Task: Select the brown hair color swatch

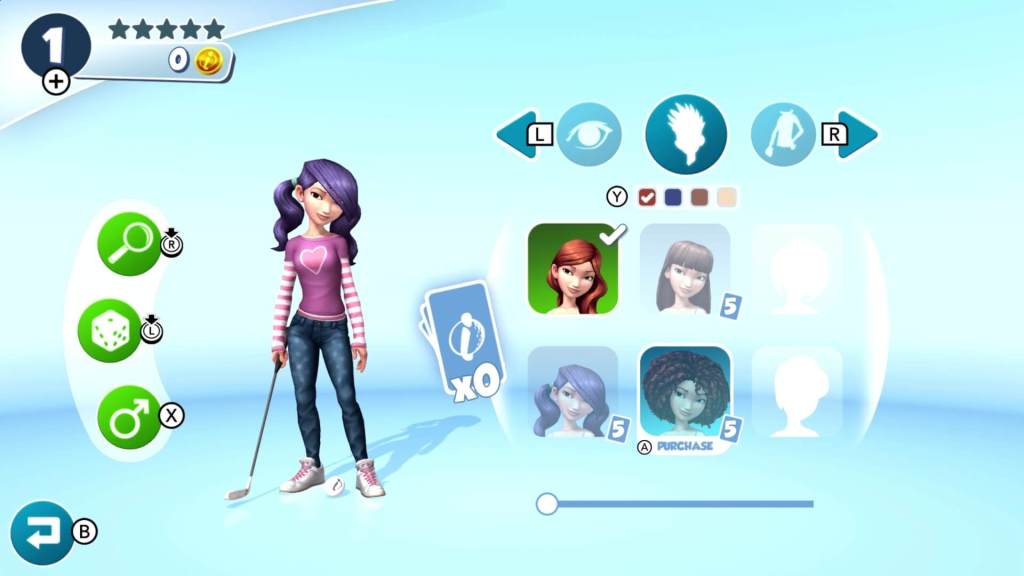Action: (x=700, y=197)
